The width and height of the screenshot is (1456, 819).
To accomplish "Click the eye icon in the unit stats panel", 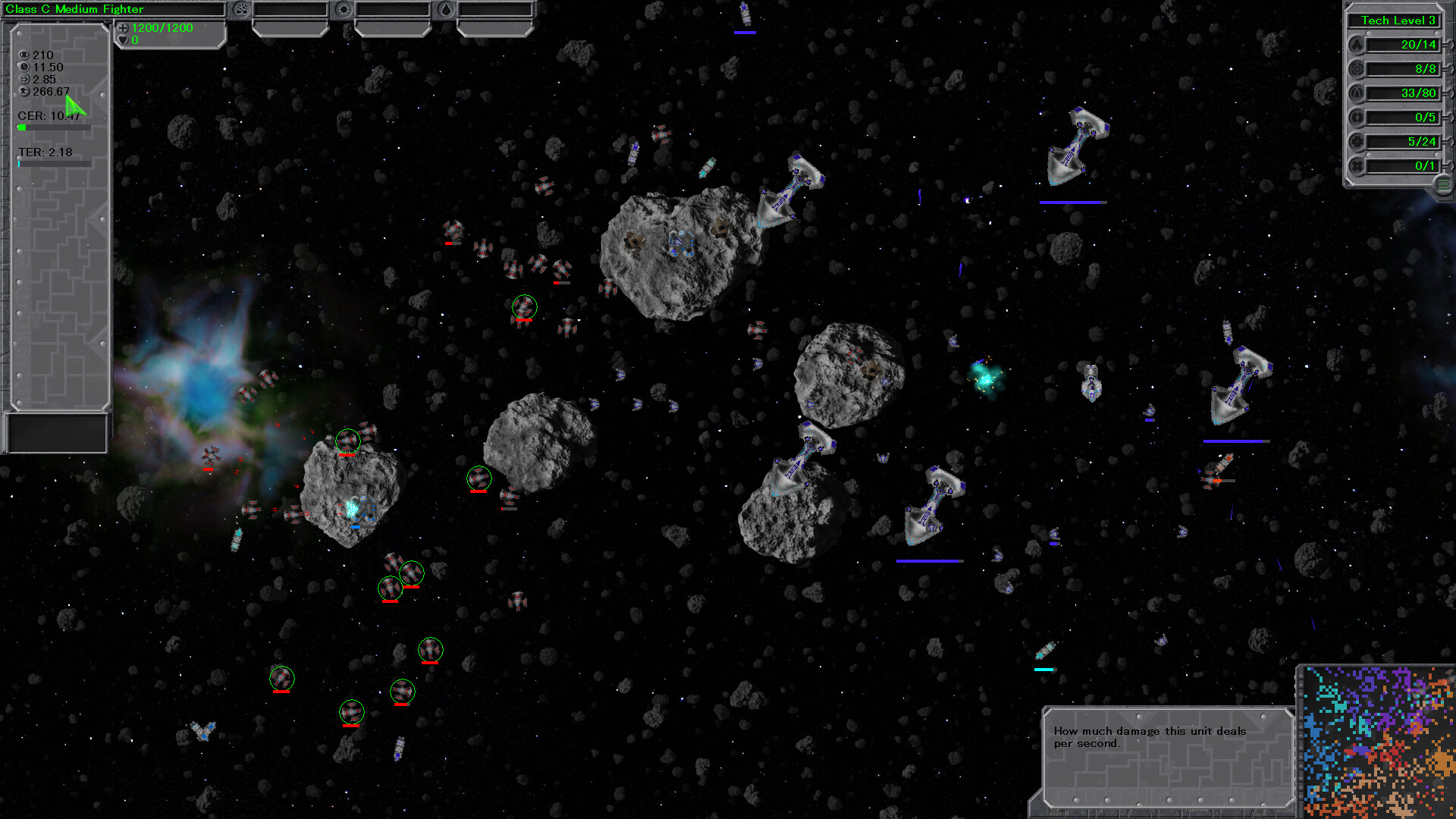I will (24, 55).
